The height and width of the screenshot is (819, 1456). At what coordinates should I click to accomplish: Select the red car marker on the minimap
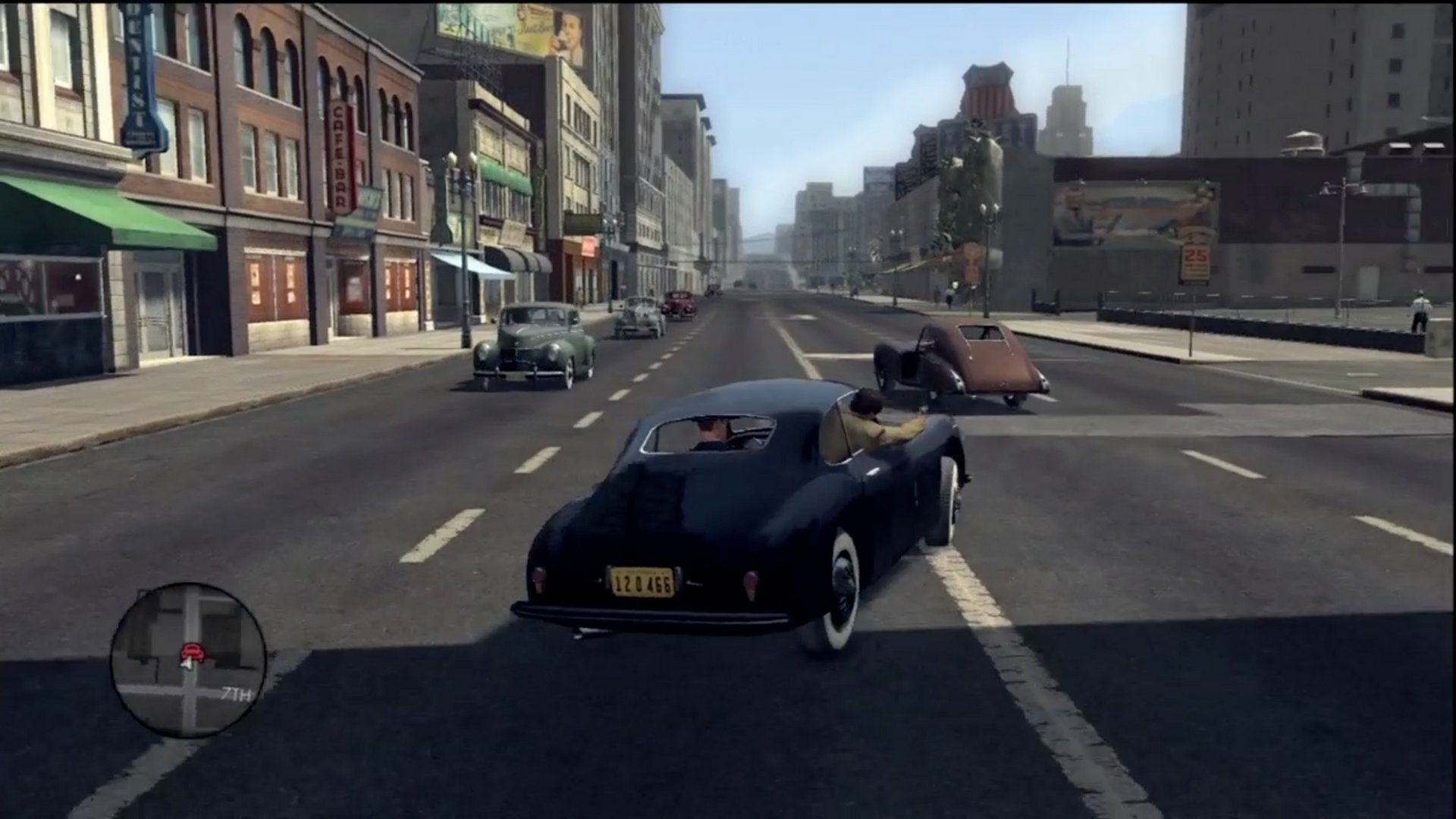coord(193,651)
